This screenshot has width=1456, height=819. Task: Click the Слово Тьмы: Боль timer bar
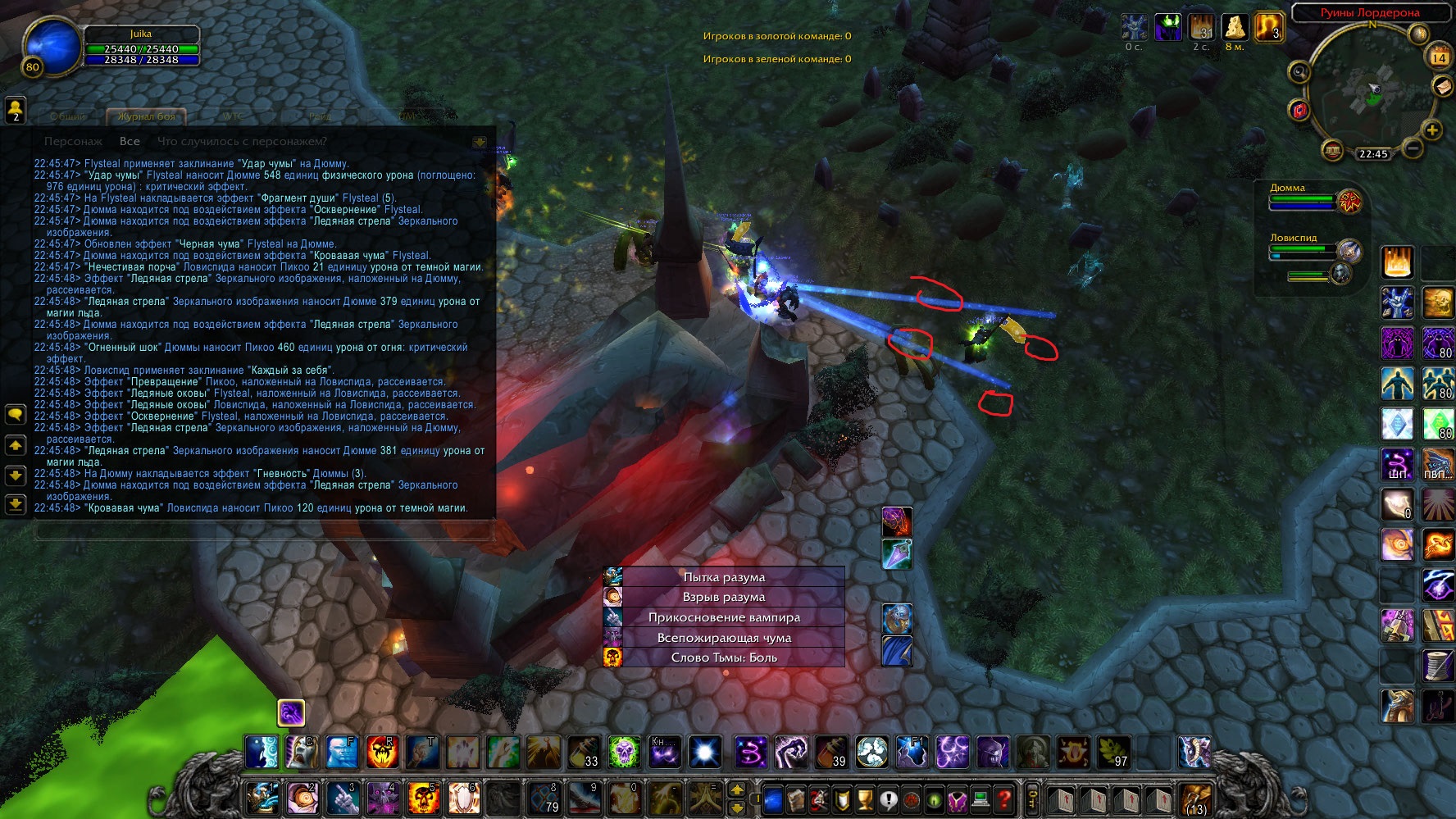click(x=724, y=657)
